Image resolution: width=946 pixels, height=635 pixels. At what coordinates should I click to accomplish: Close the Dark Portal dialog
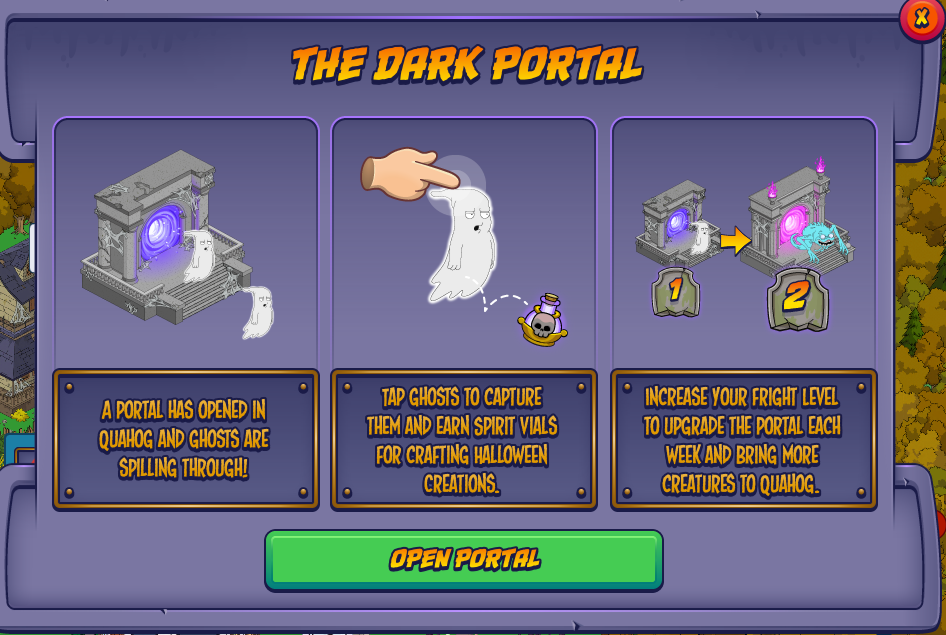921,18
